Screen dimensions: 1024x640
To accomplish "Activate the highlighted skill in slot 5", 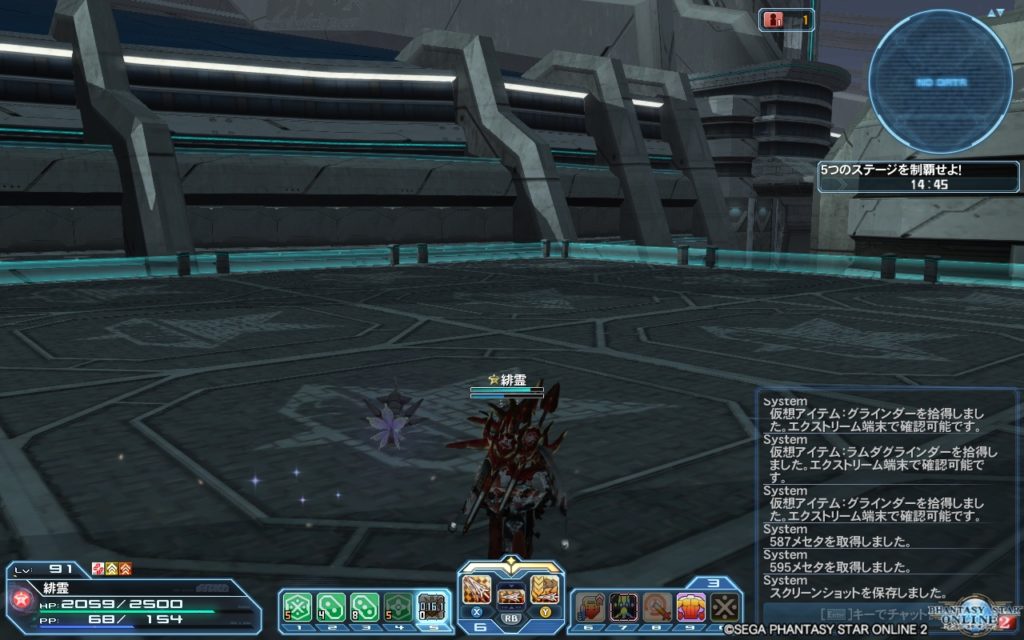I will point(432,605).
